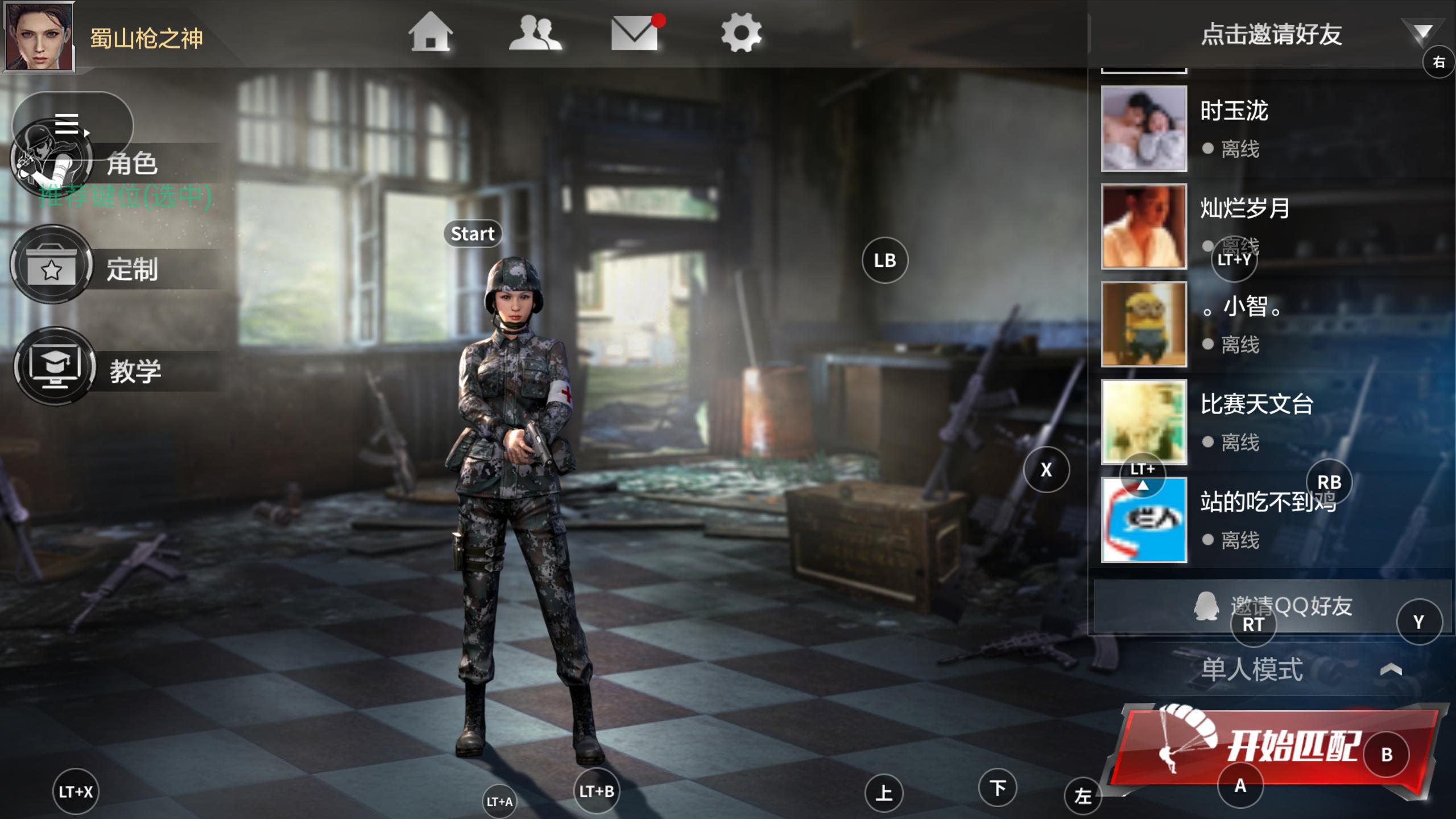
Task: Open the friends list icon
Action: click(535, 32)
